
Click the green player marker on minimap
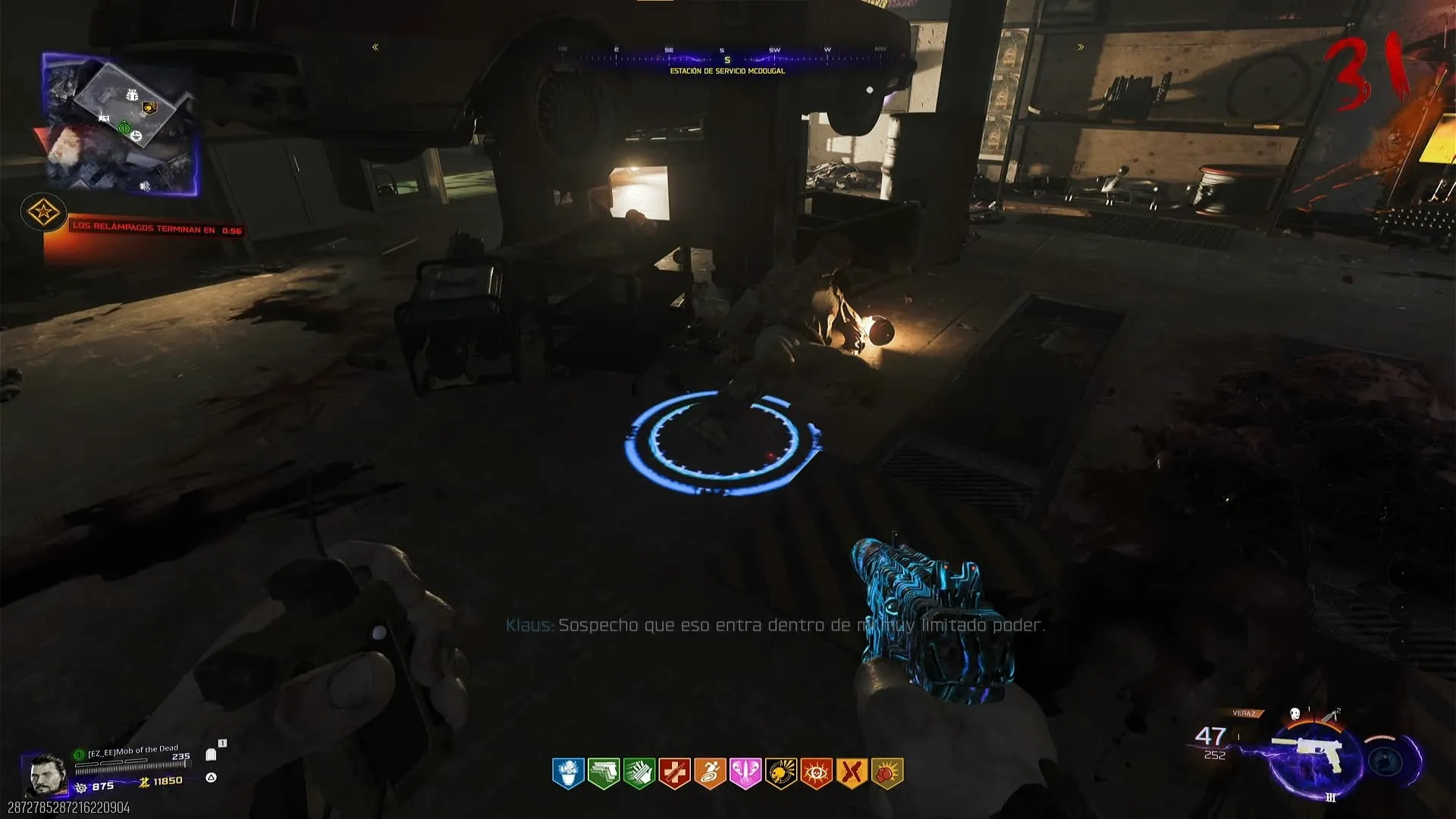(124, 128)
